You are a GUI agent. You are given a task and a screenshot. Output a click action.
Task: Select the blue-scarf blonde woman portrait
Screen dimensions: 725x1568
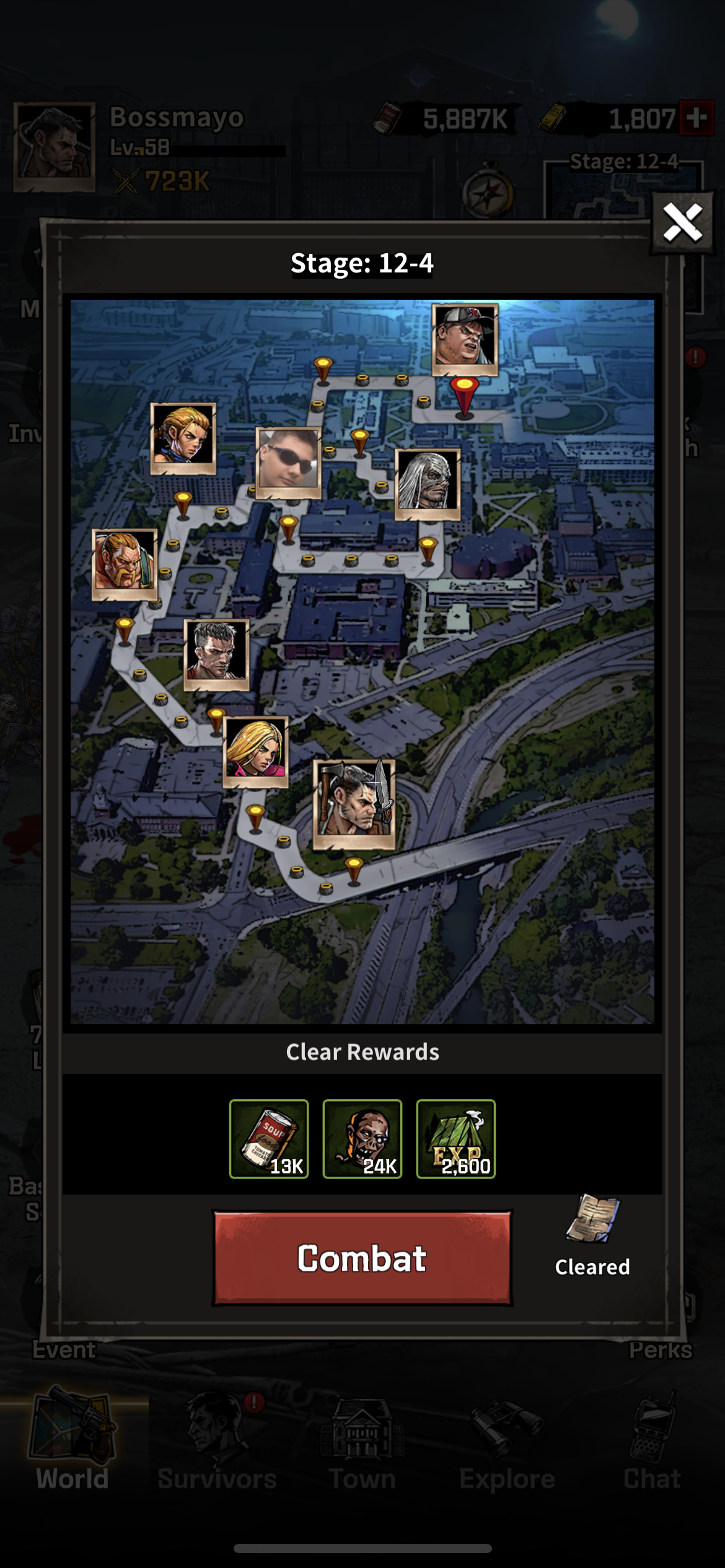[x=183, y=437]
